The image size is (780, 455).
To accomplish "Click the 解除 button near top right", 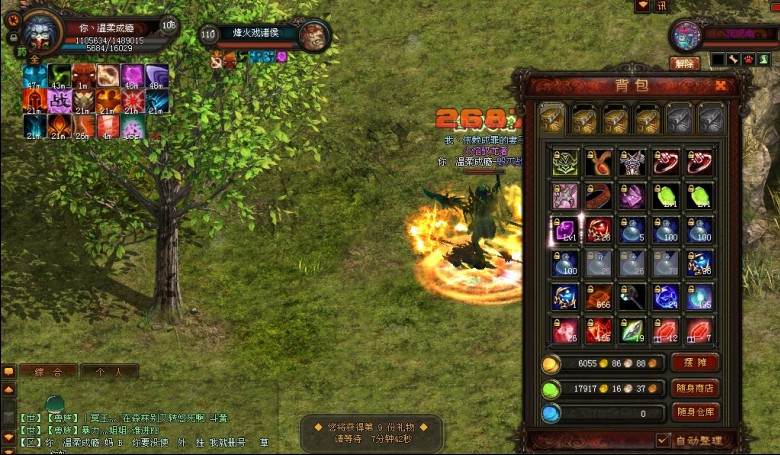I will tap(683, 62).
